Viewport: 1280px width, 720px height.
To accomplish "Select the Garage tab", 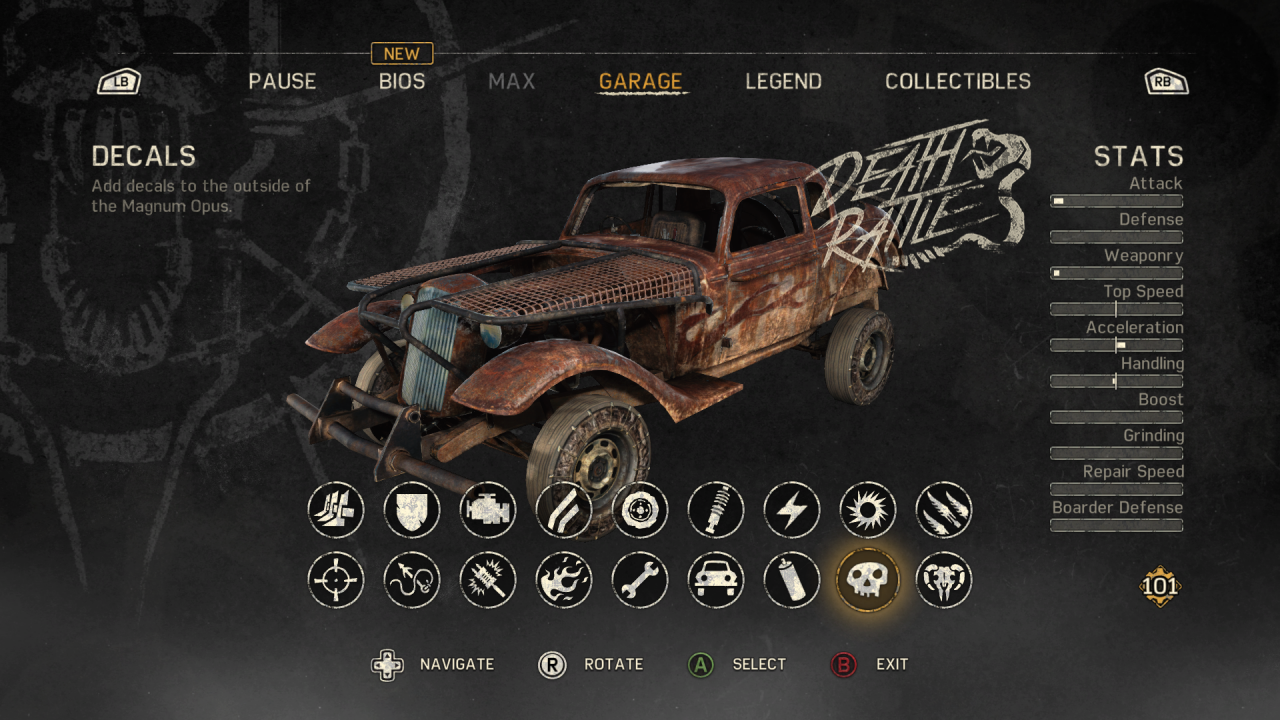I will [640, 82].
